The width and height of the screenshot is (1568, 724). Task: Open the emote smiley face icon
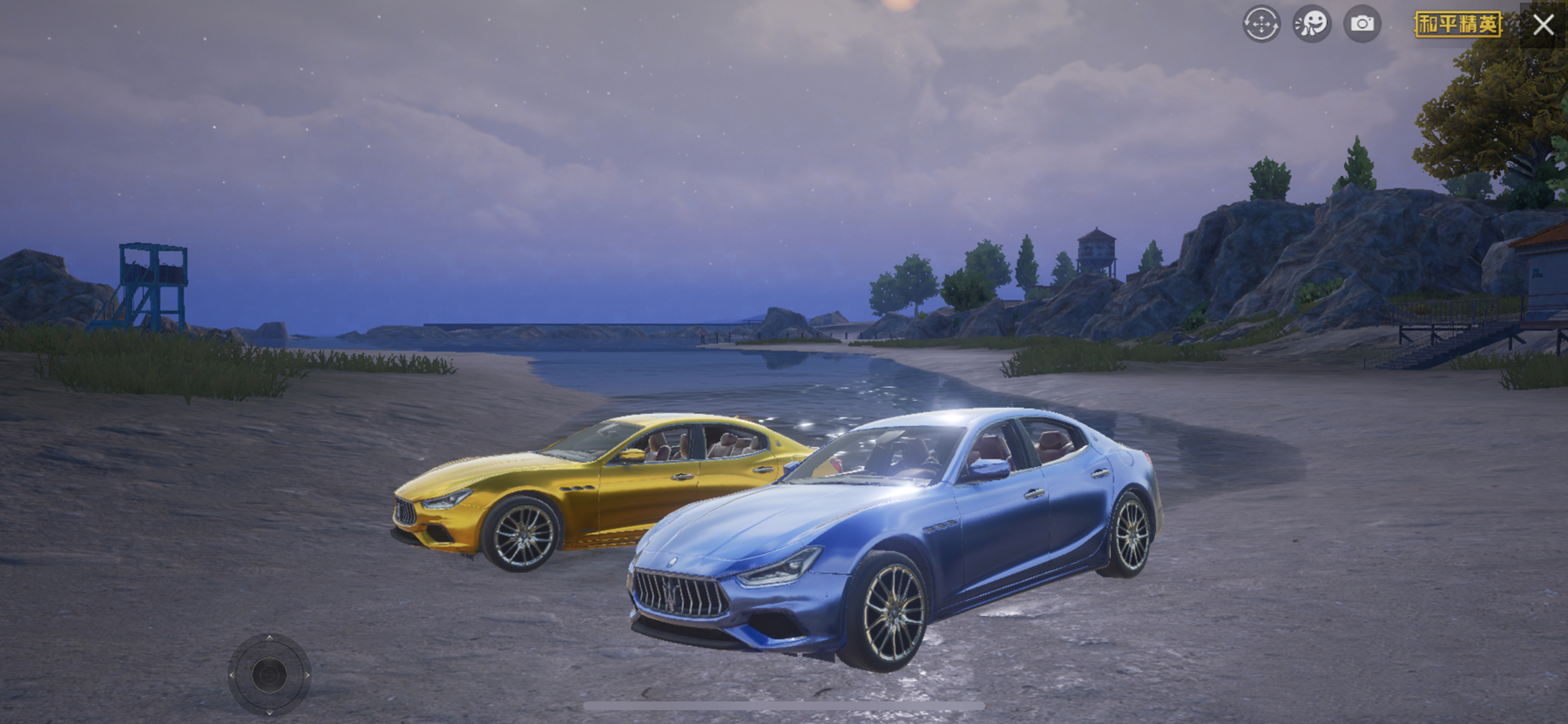pos(1311,24)
